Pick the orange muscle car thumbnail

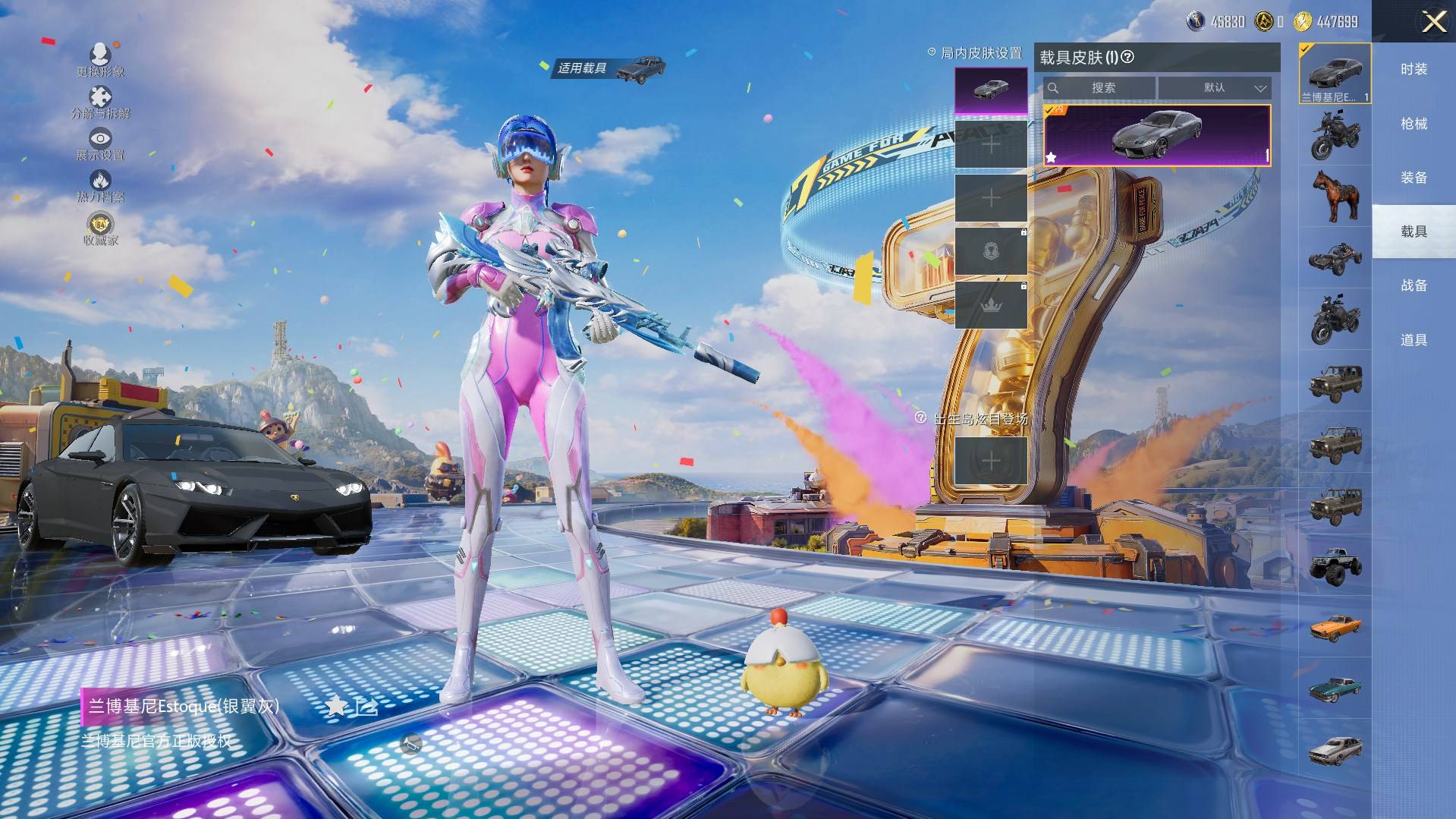coord(1335,627)
